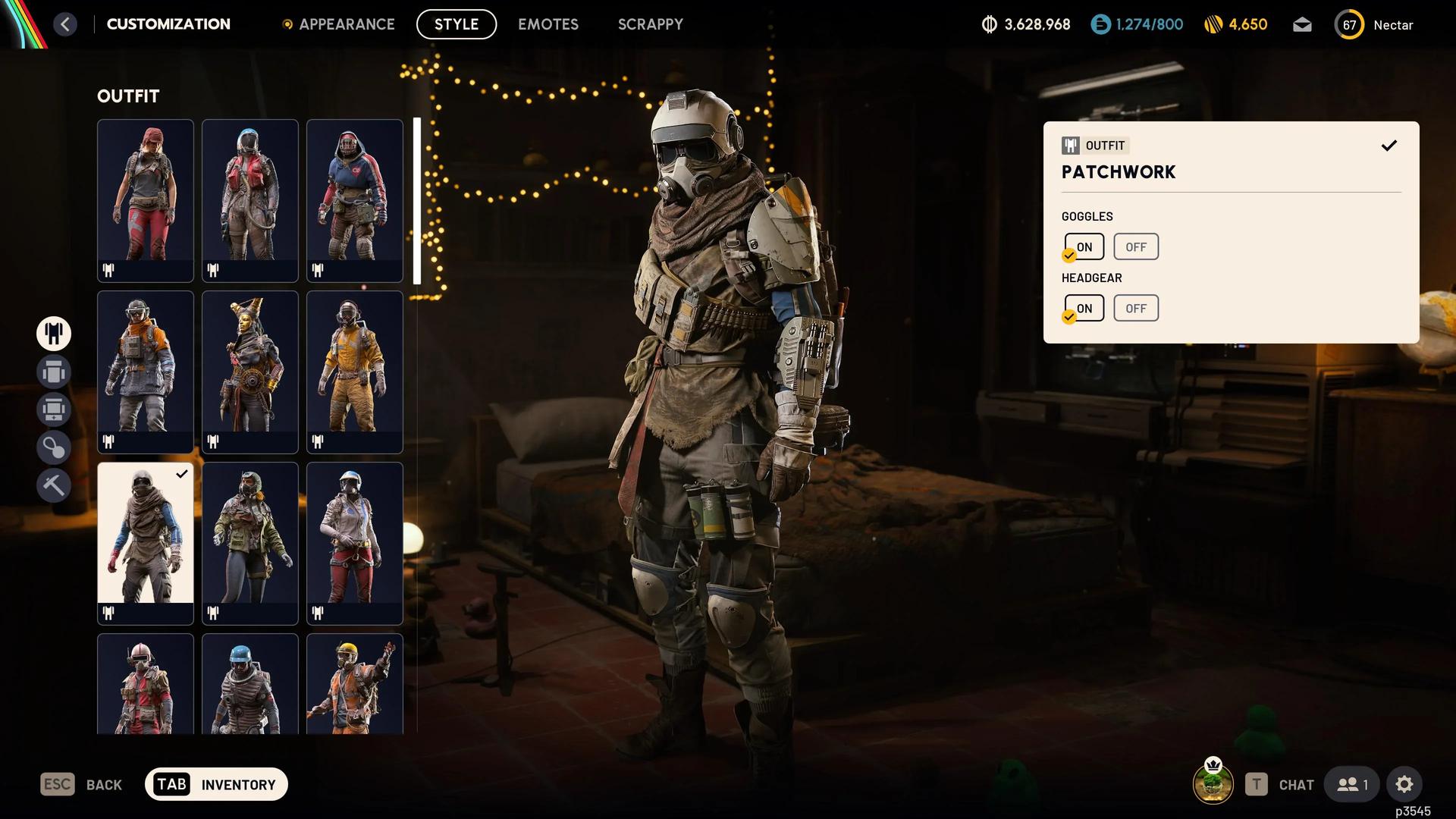Click the Style menu item
Image resolution: width=1456 pixels, height=819 pixels.
(x=456, y=24)
